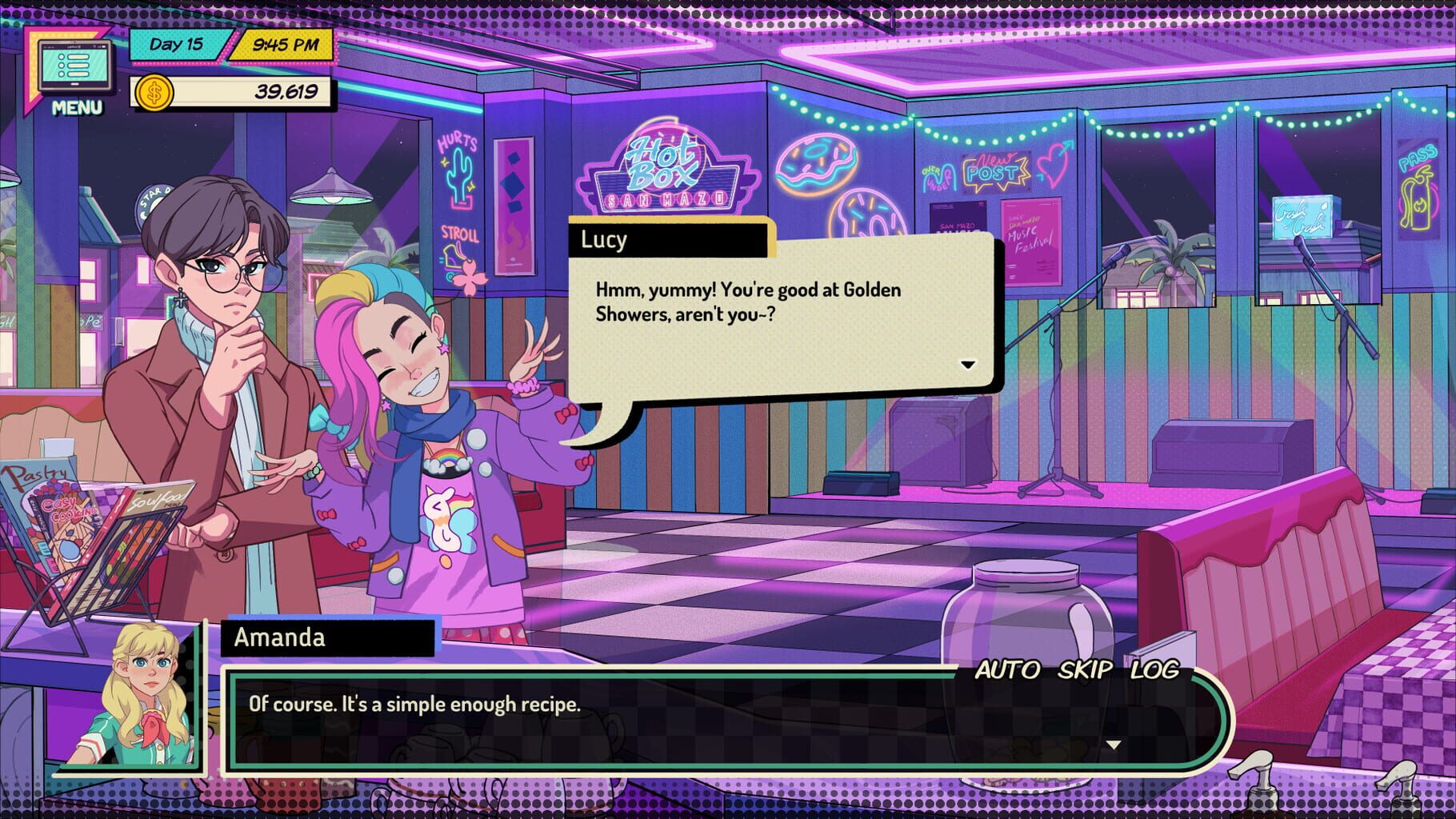Click the advance arrow in Lucy's speech bubble
This screenshot has height=819, width=1456.
coord(968,364)
